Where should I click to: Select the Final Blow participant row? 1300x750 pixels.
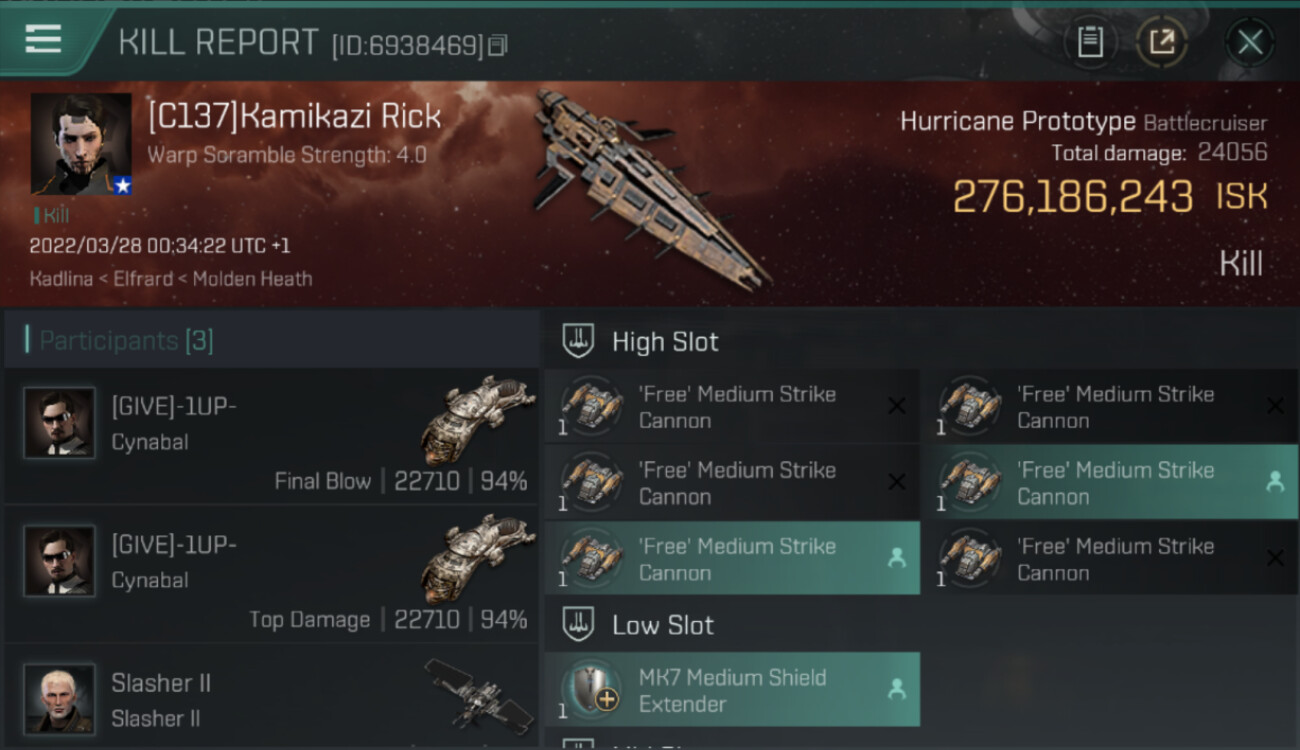pos(272,438)
